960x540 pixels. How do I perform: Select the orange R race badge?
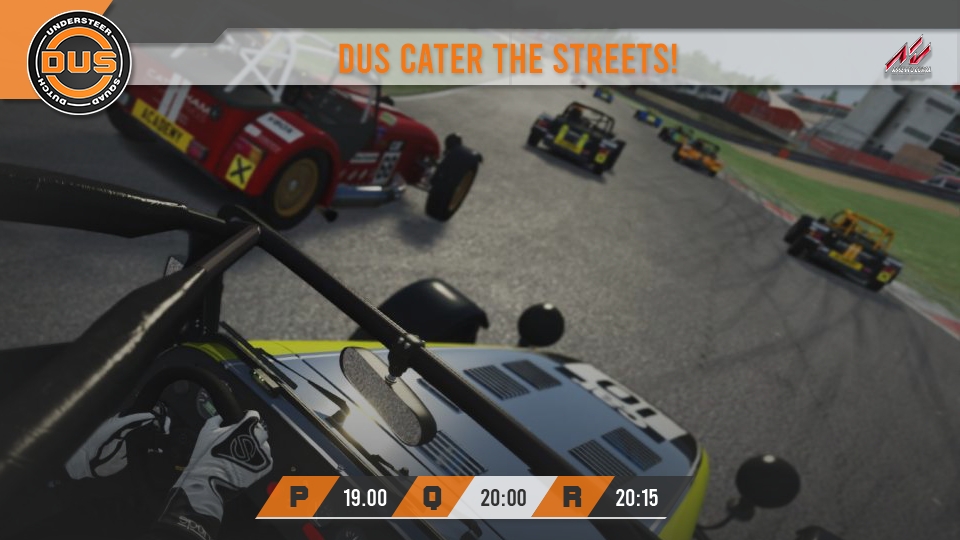571,497
